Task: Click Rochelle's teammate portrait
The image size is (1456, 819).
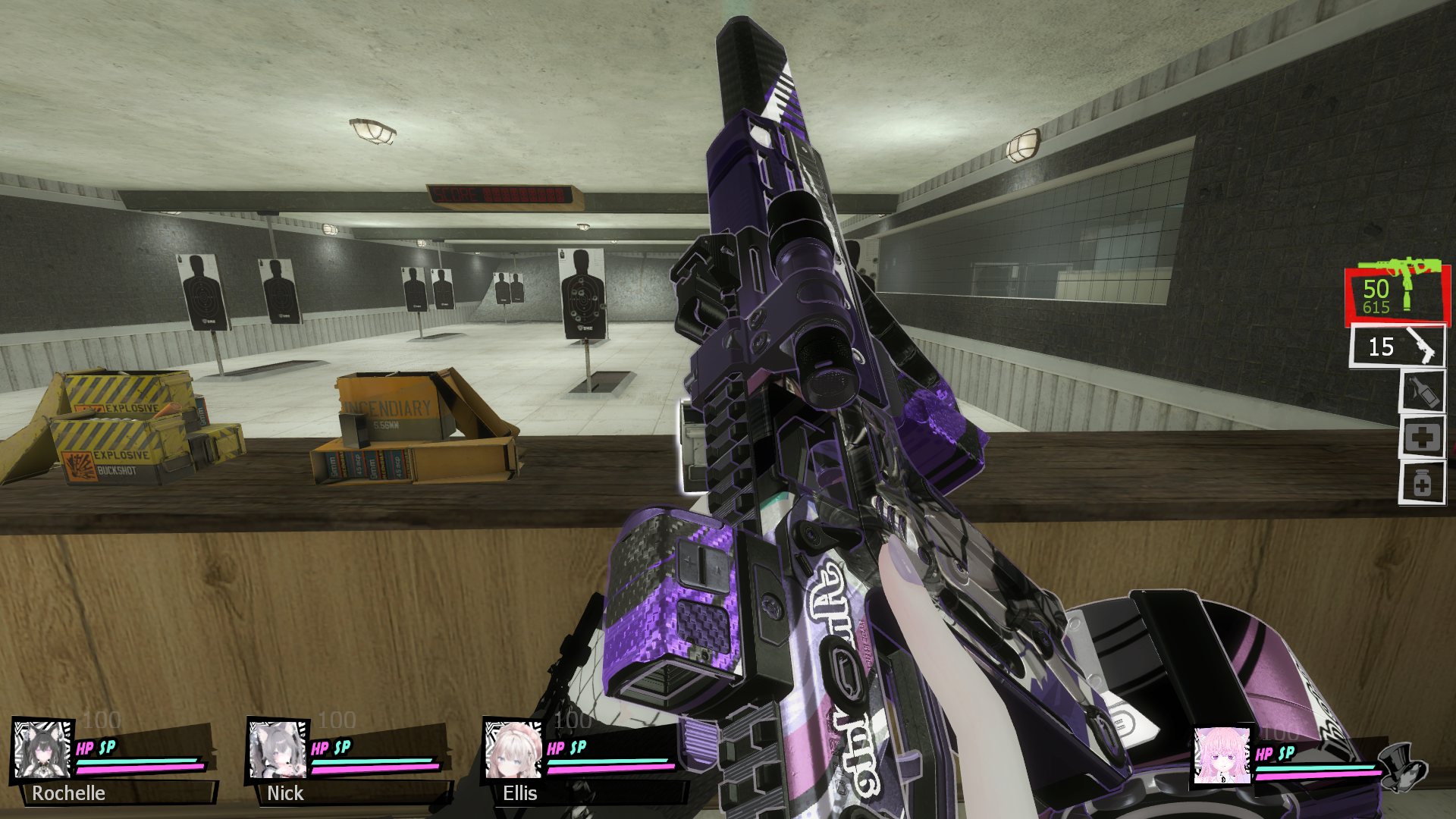Action: click(x=42, y=749)
